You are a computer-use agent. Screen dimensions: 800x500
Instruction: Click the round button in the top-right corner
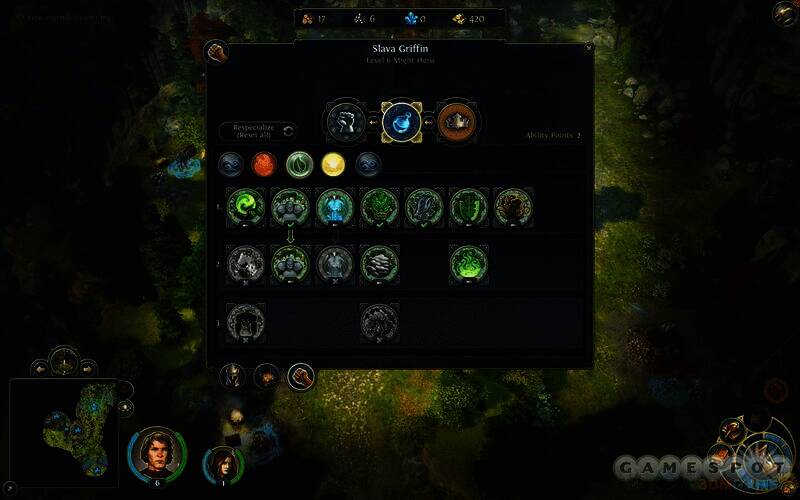(784, 13)
